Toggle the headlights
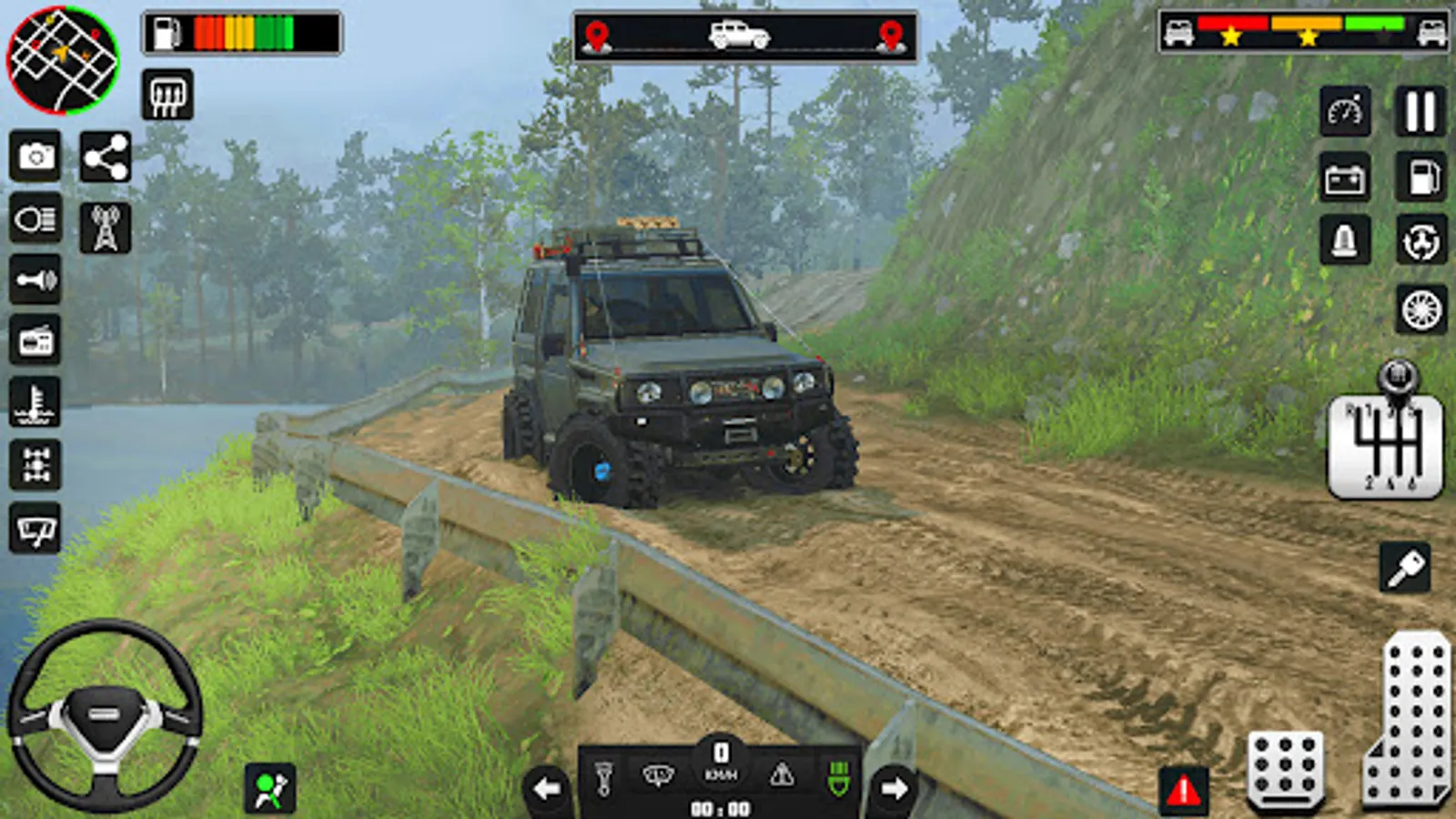 click(35, 218)
